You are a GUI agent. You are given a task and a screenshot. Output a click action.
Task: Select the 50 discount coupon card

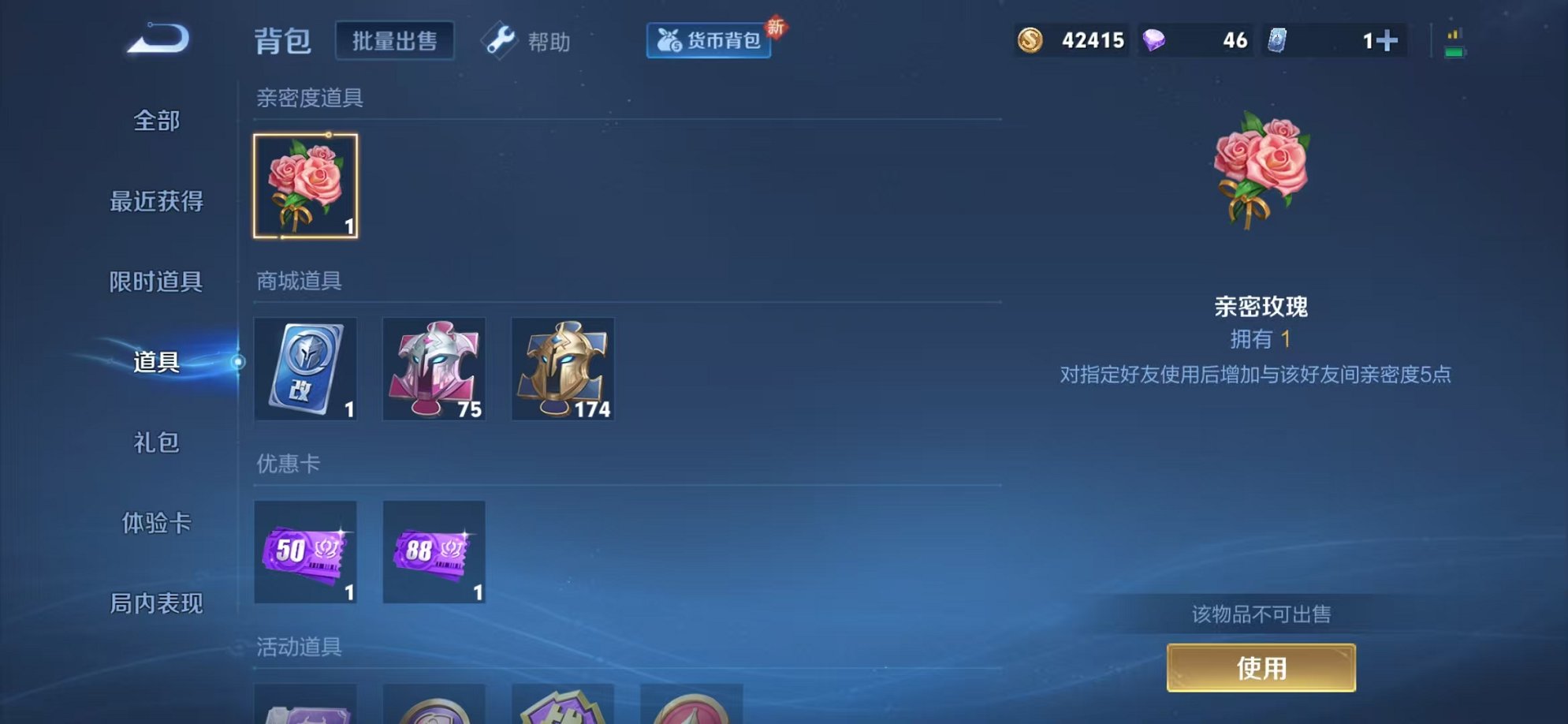[306, 552]
